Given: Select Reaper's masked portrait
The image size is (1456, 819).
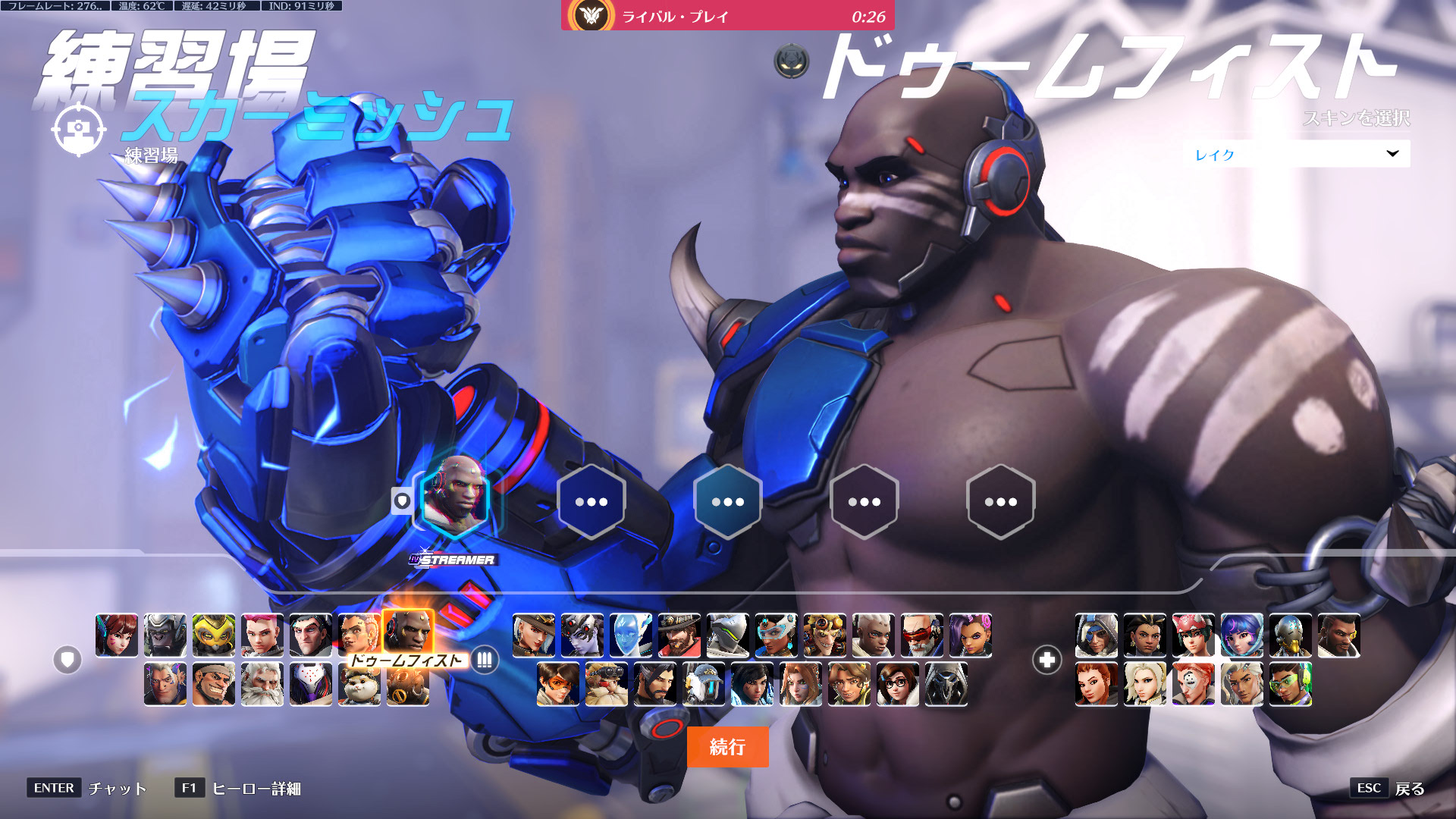Looking at the screenshot, I should [x=946, y=684].
